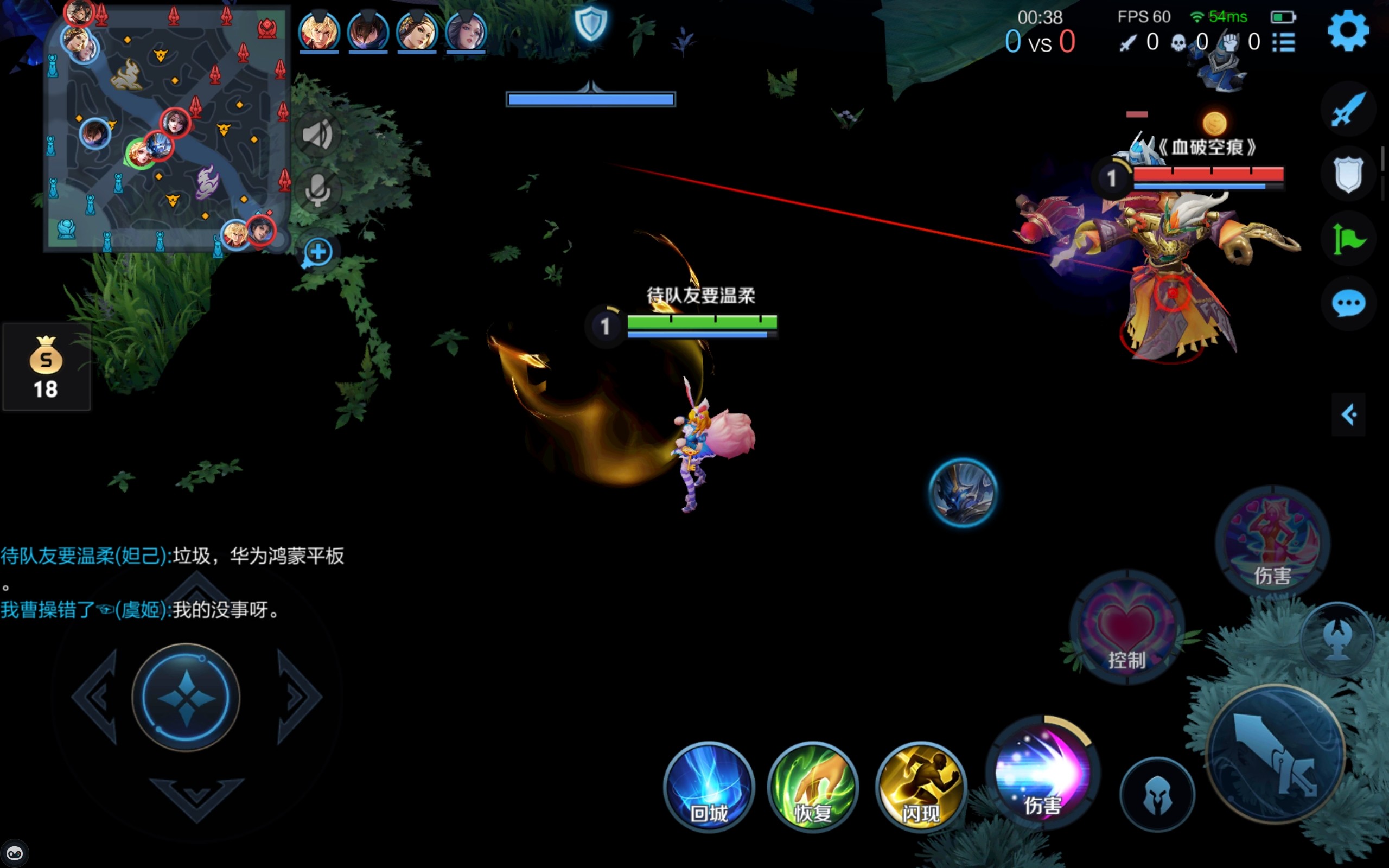Activate the 恢复 heal spell

(813, 787)
